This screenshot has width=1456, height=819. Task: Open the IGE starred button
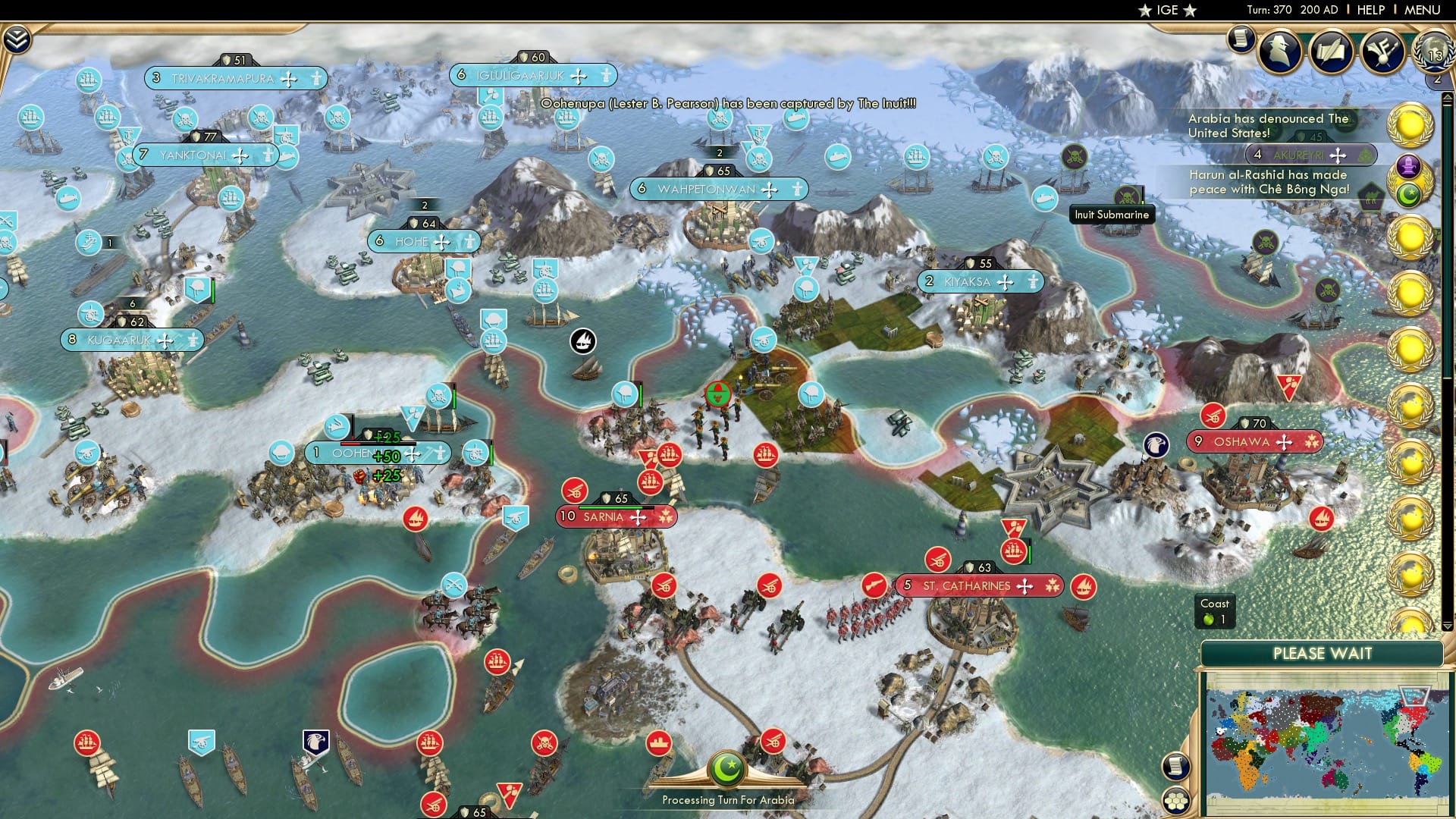coord(1166,10)
